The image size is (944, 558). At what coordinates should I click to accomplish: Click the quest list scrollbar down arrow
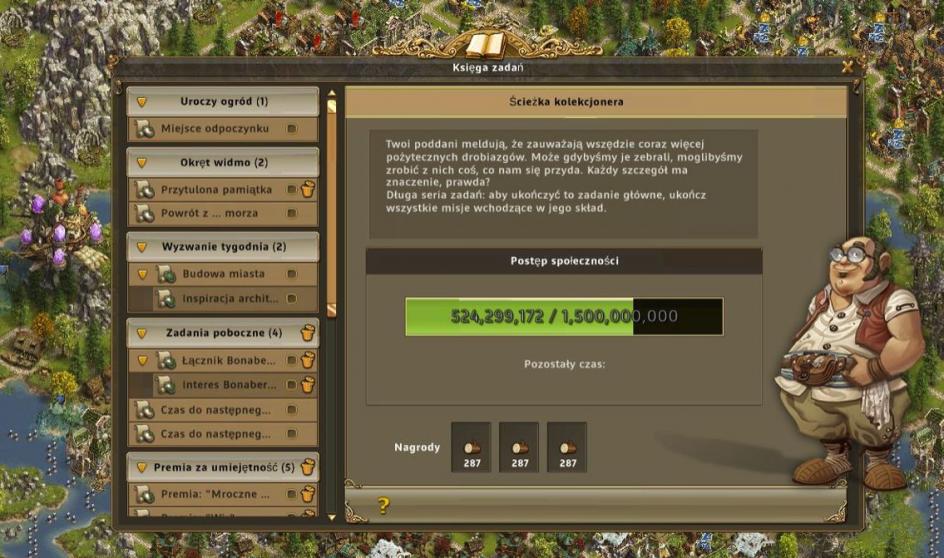click(x=332, y=517)
